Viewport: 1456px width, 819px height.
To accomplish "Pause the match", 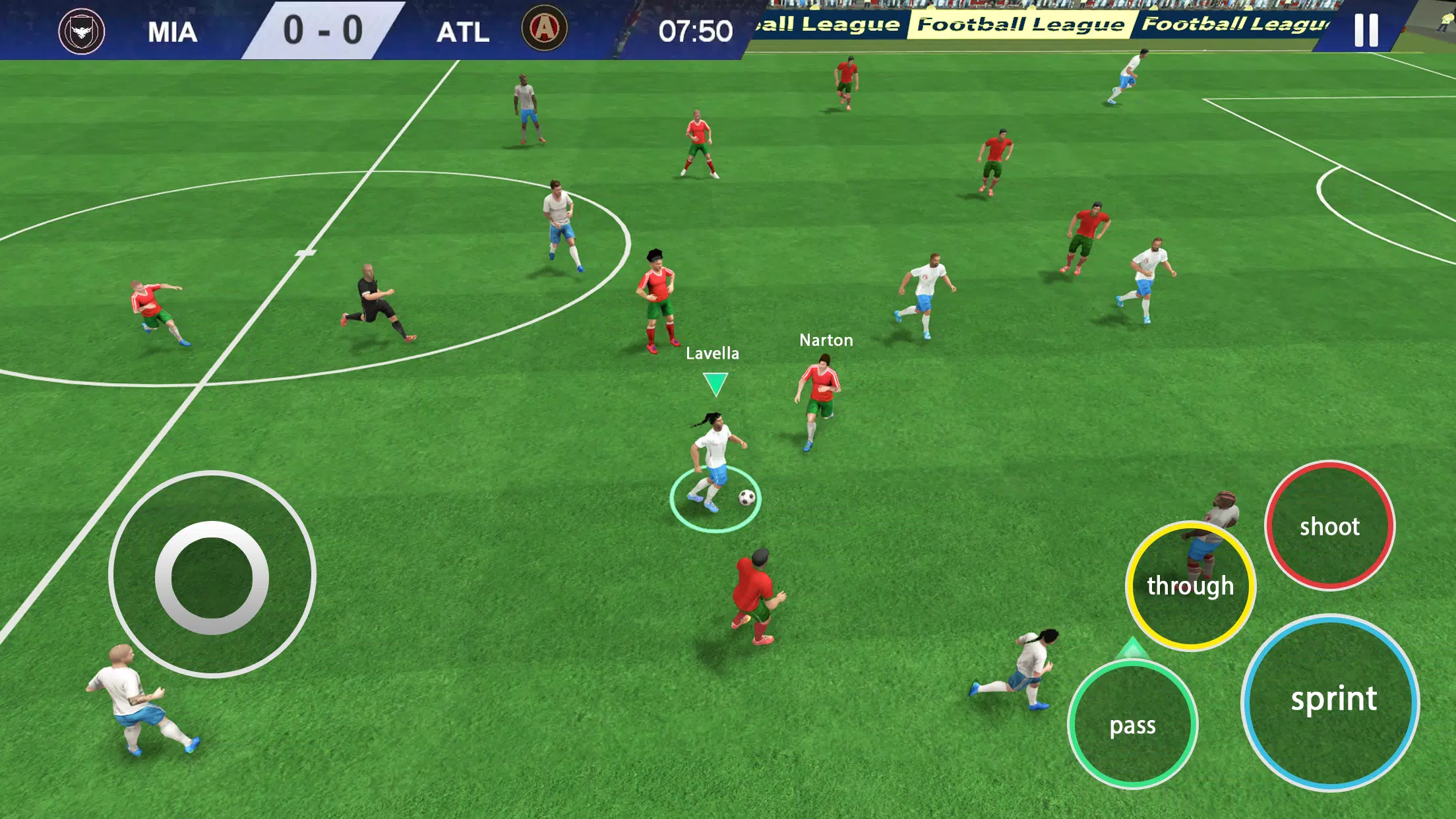I will (1366, 30).
